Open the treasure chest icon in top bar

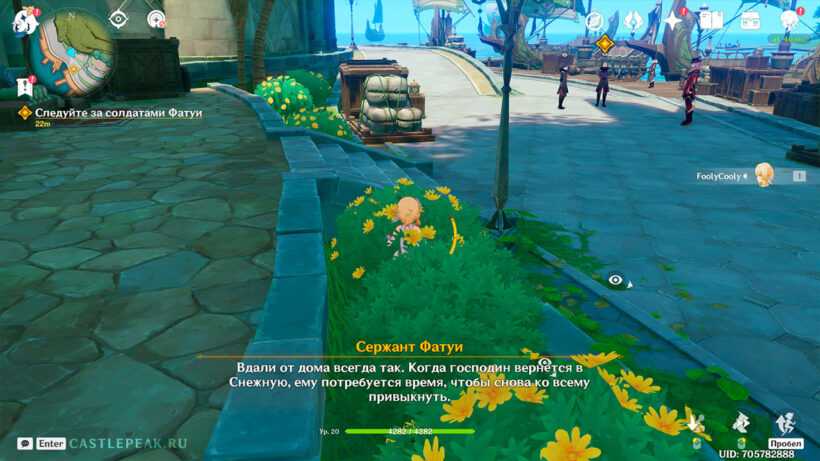(750, 20)
